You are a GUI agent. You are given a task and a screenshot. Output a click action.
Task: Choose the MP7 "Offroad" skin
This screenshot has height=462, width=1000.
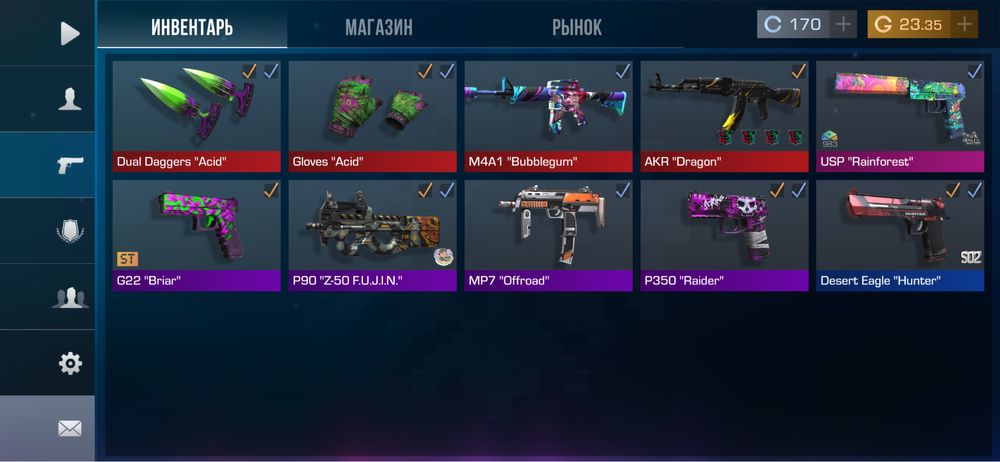point(549,235)
